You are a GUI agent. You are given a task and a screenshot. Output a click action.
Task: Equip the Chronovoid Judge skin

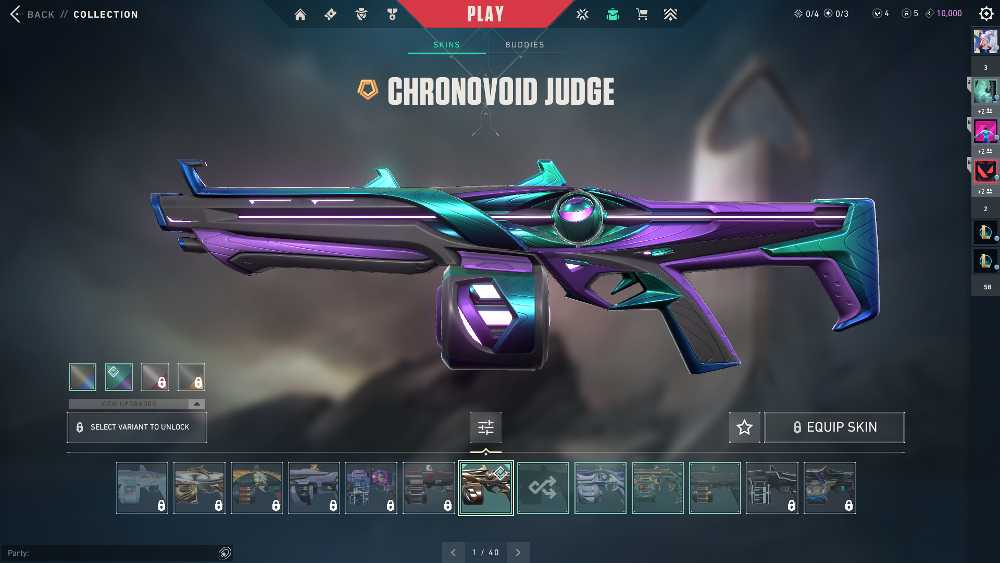[x=834, y=427]
